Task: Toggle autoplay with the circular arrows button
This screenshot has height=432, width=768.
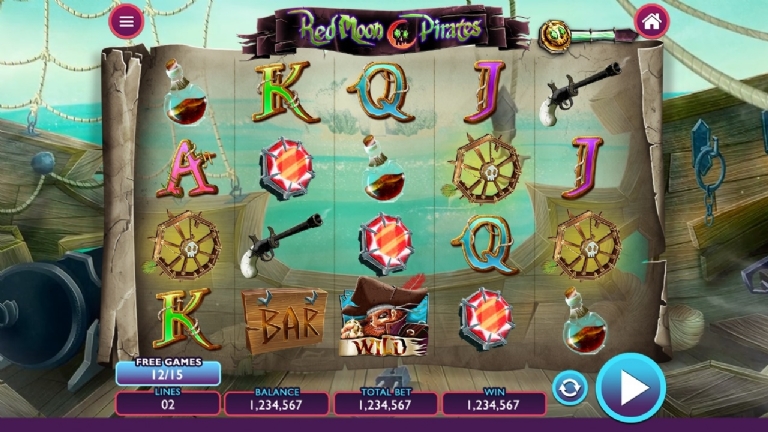Action: [569, 387]
